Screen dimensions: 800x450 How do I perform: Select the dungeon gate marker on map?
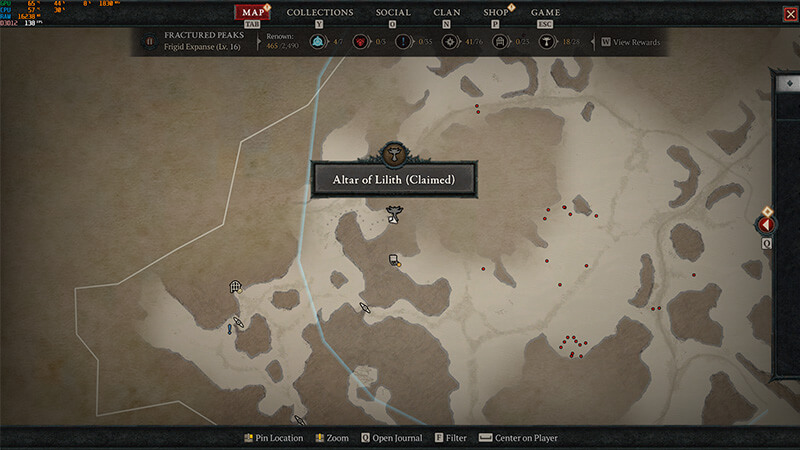click(x=235, y=287)
